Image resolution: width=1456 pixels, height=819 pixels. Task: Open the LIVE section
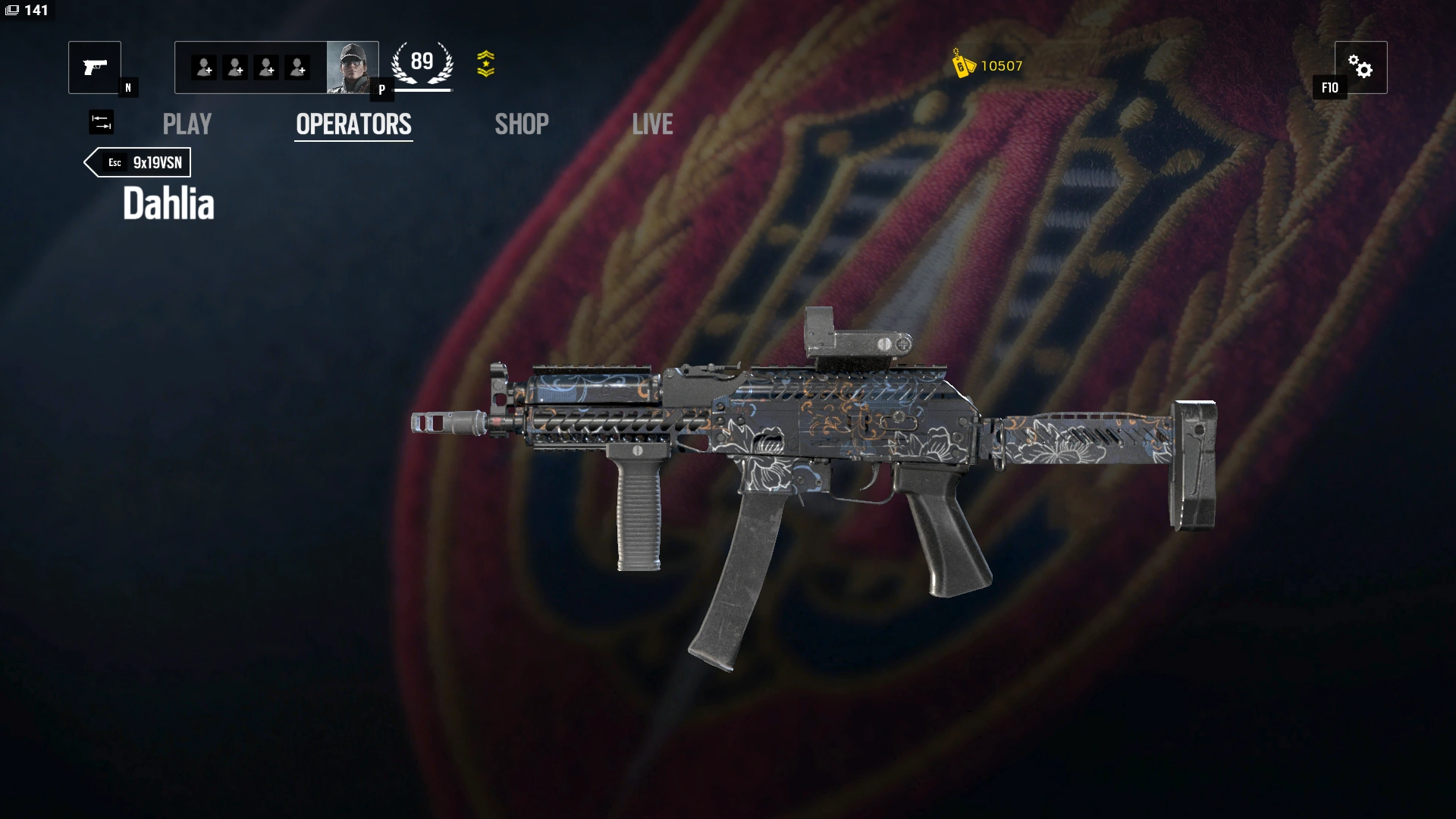coord(652,124)
